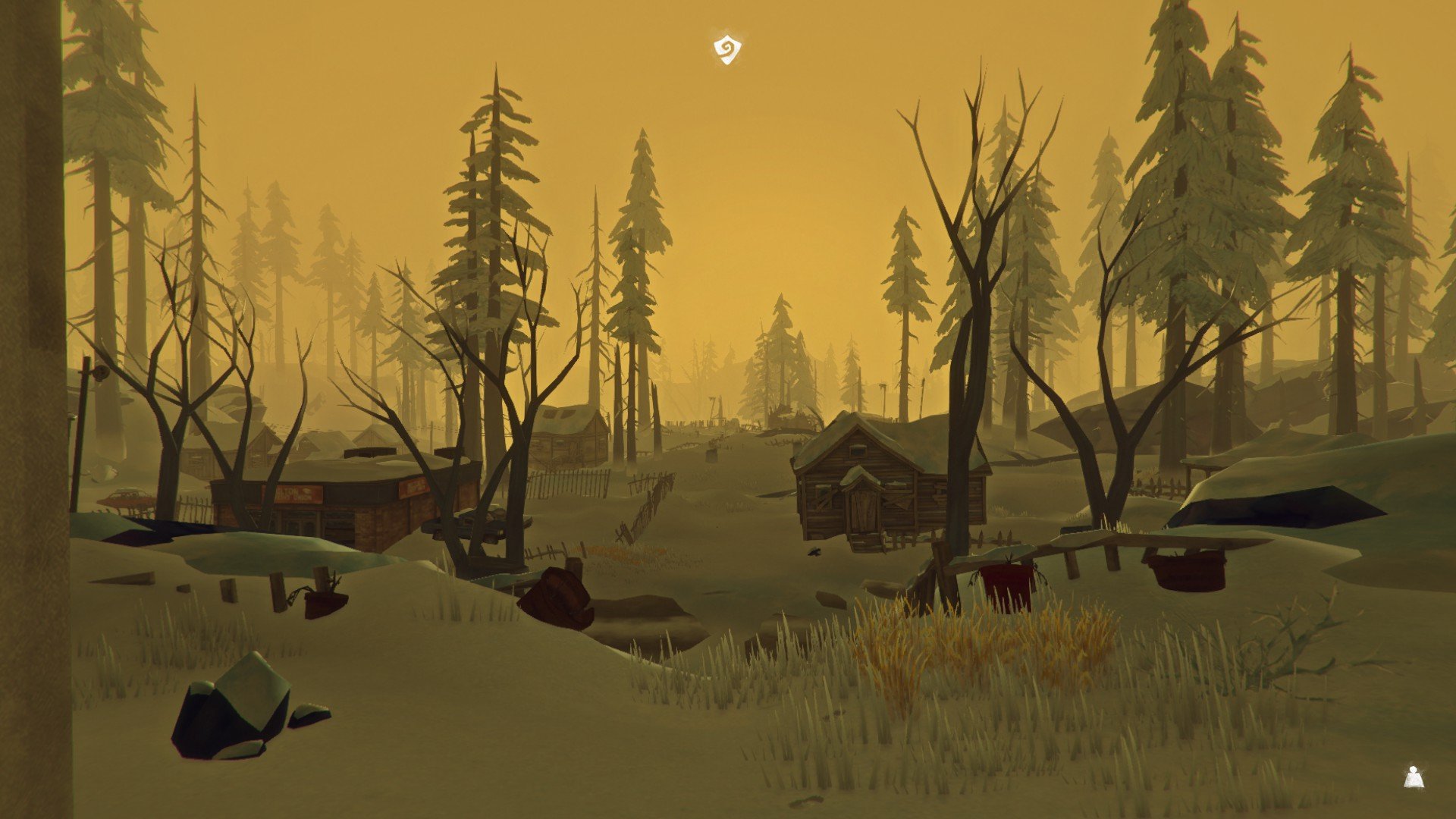Click the carry weight icon

click(1413, 777)
